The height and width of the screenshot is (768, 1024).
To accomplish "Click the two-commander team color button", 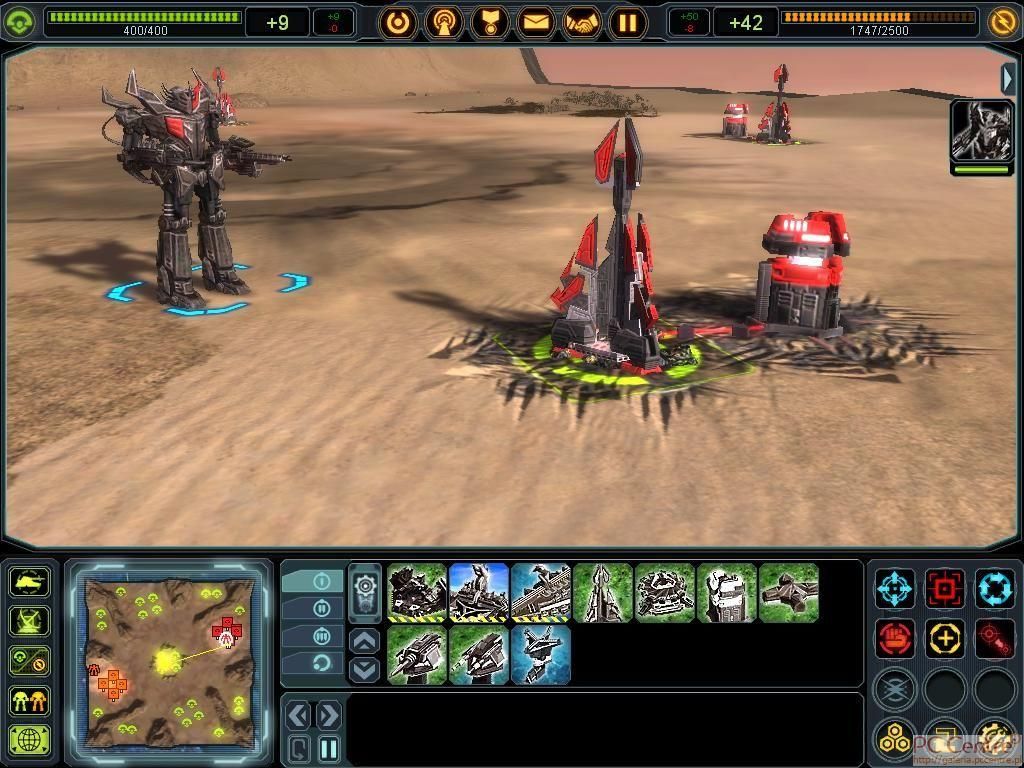I will point(30,701).
